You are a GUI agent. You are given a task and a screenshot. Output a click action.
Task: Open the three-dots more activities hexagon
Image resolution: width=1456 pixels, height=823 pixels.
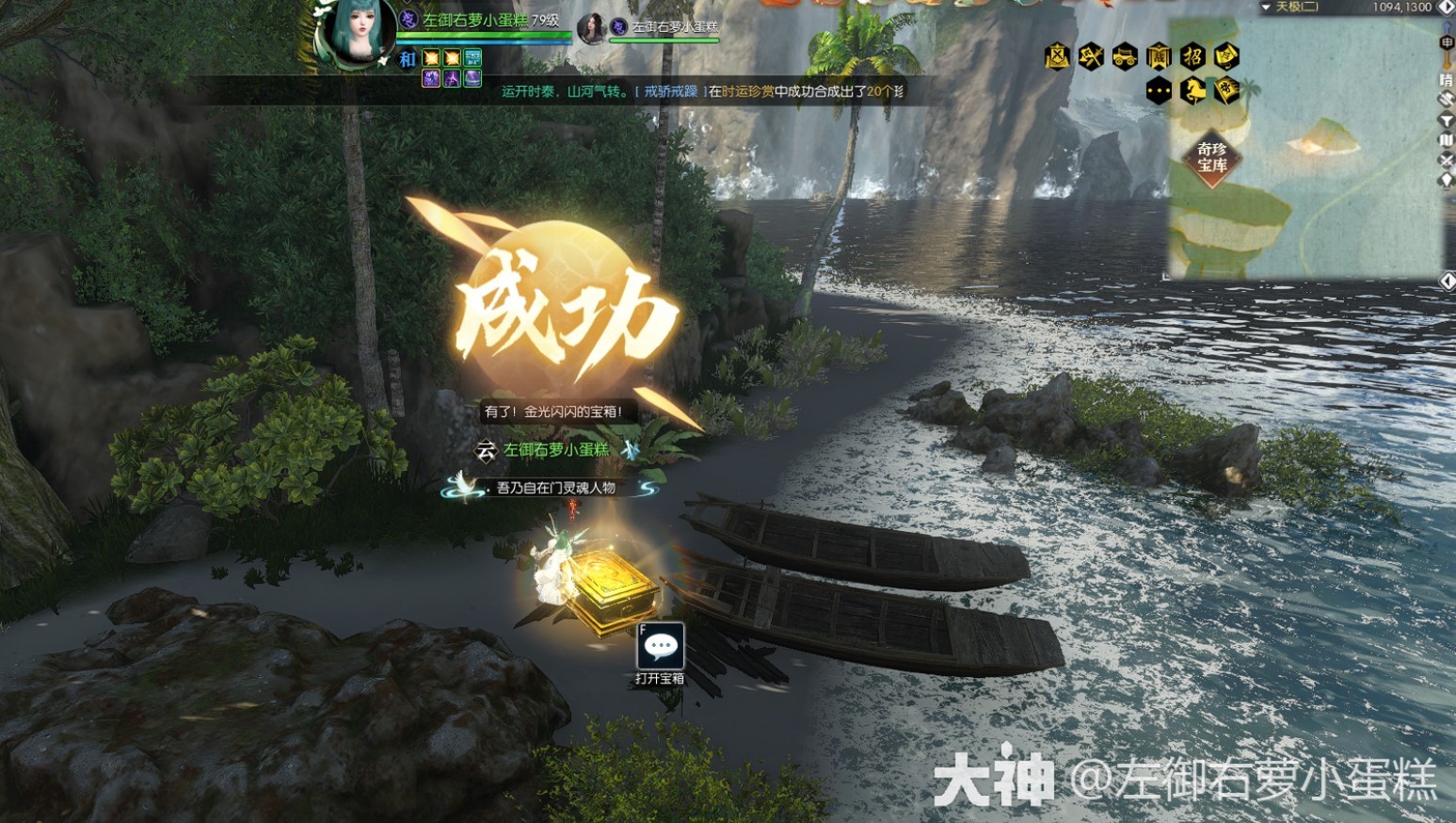click(1159, 90)
